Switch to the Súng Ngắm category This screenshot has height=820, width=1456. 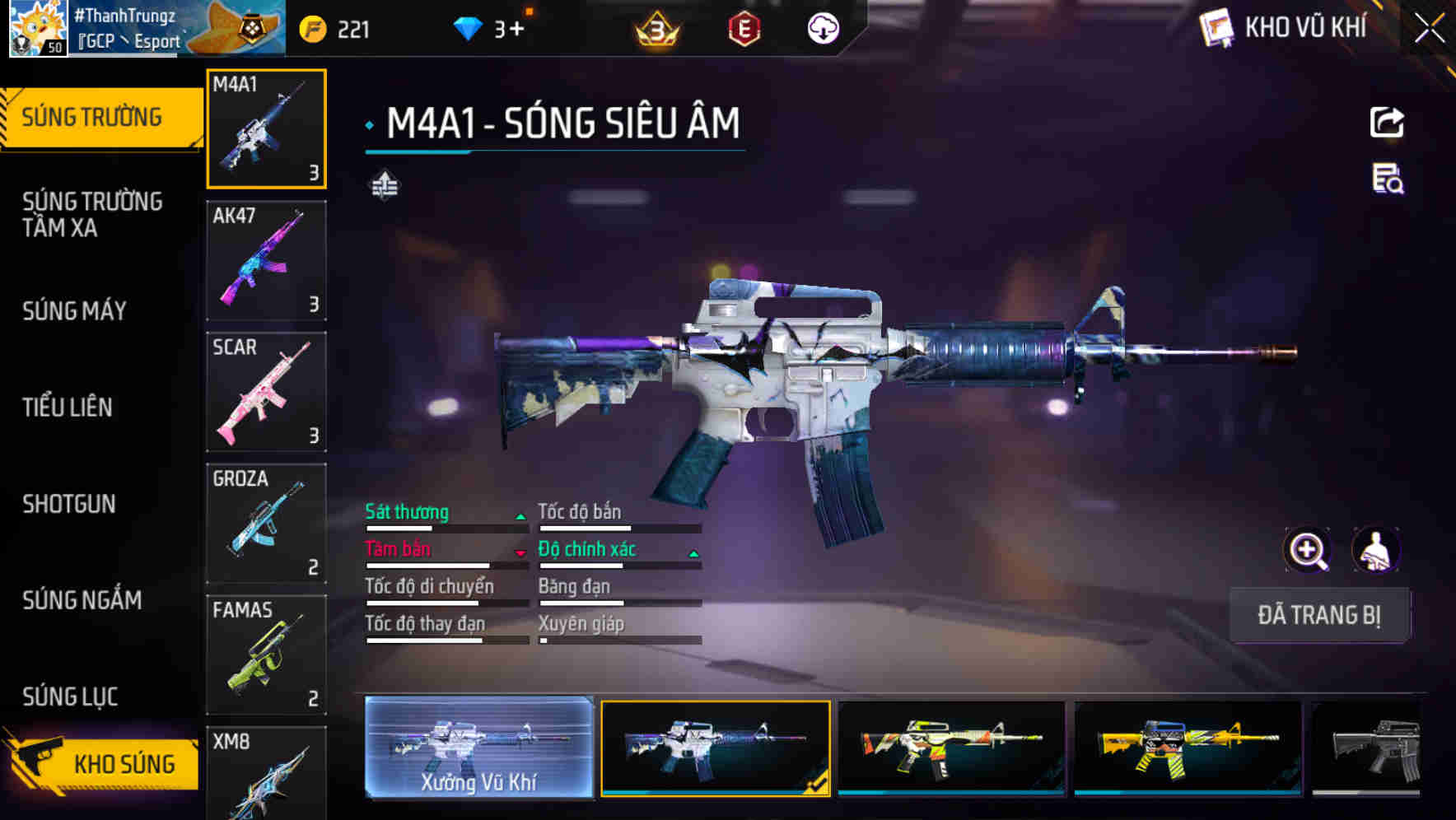82,600
